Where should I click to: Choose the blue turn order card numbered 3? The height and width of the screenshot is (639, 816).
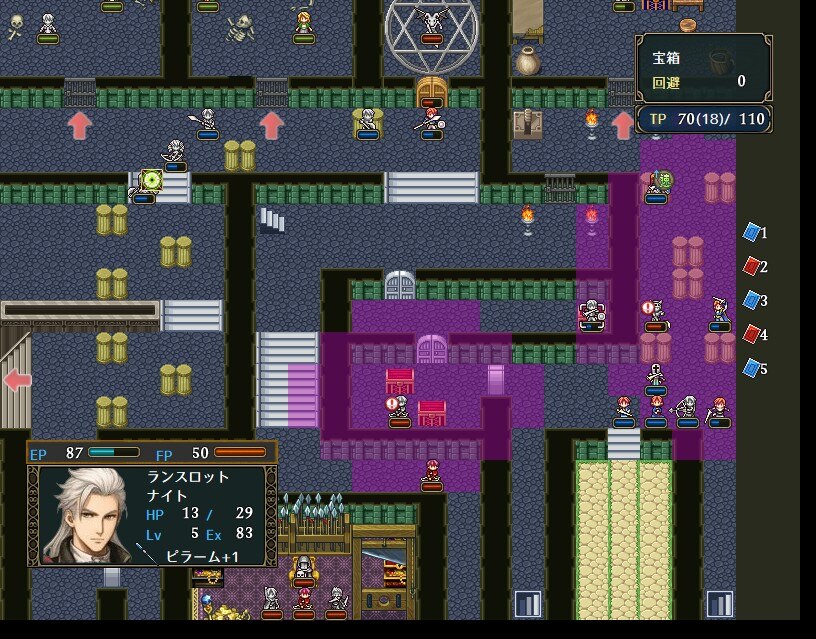752,301
